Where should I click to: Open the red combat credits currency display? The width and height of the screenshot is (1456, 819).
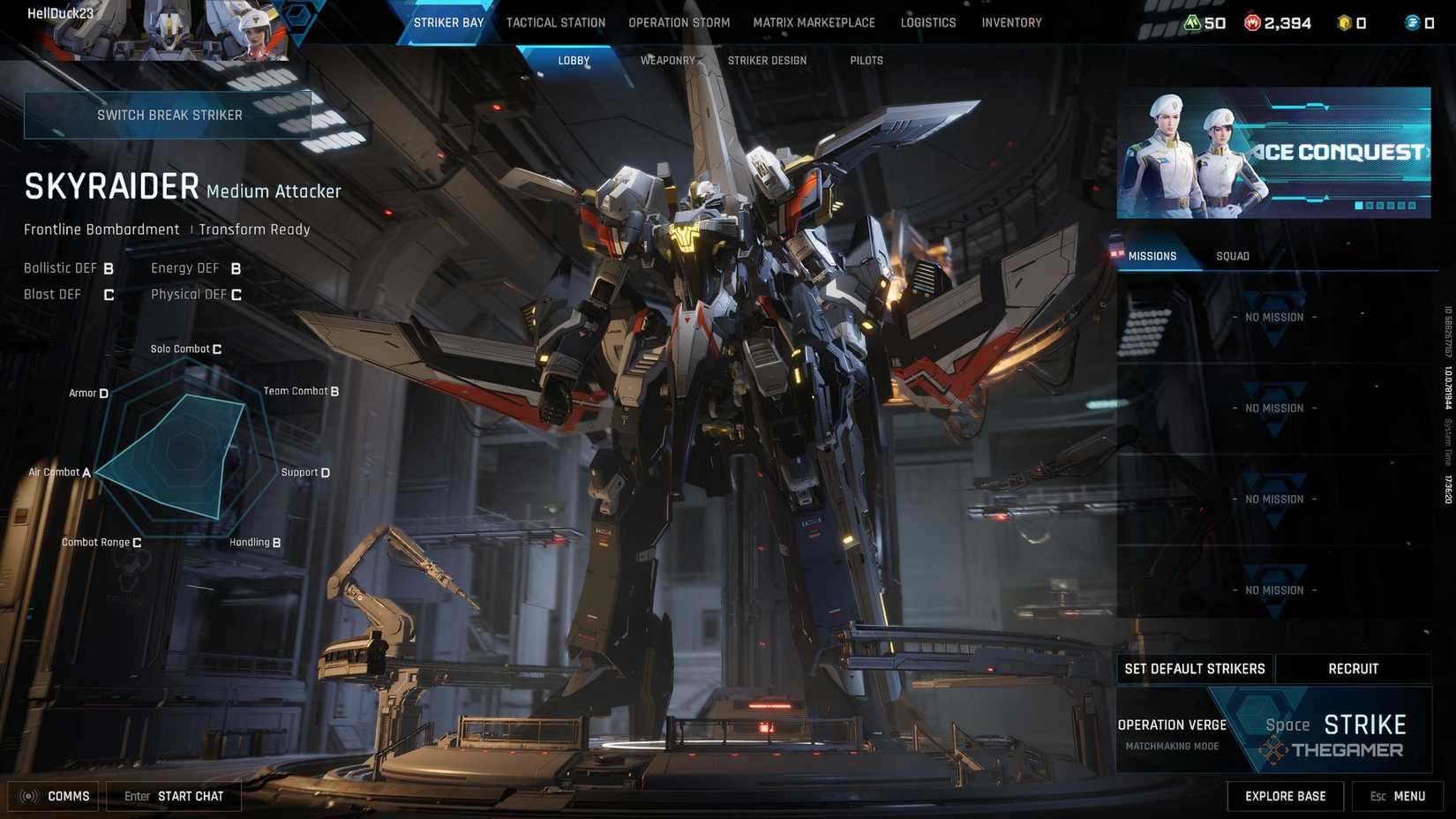(1252, 23)
